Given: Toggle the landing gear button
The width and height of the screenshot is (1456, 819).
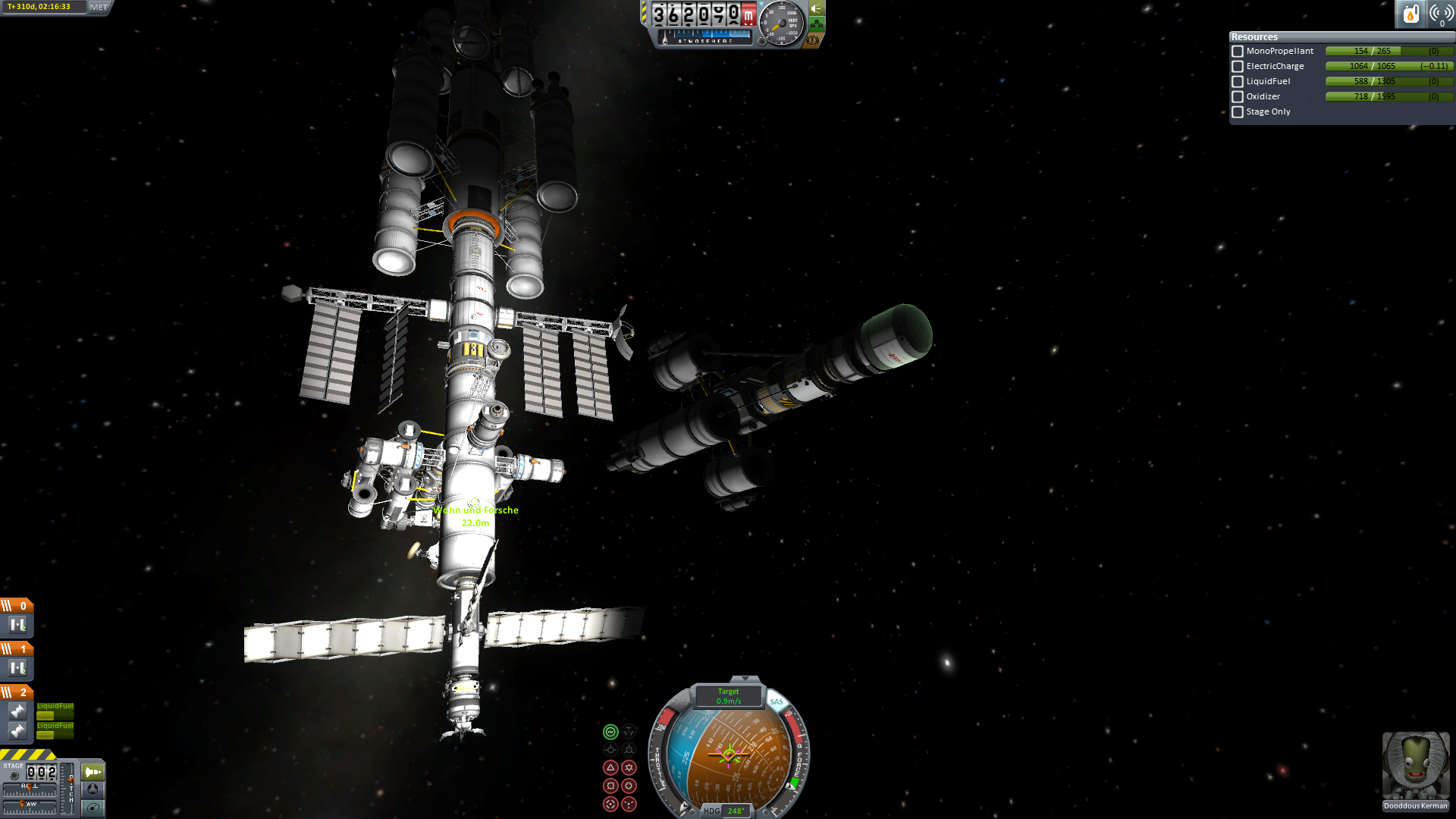Looking at the screenshot, I should (817, 24).
